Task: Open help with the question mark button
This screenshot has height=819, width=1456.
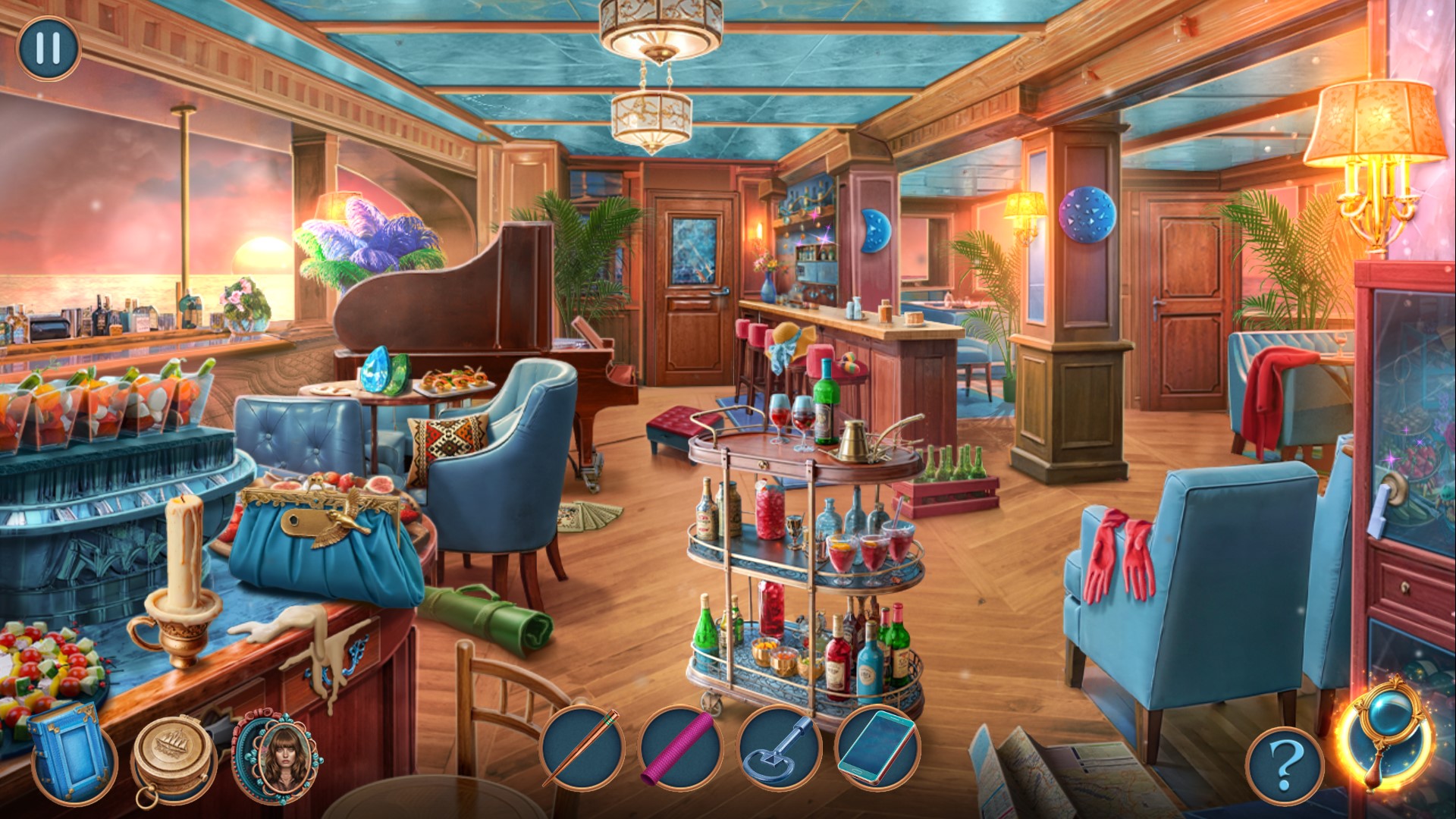Action: [x=1284, y=767]
